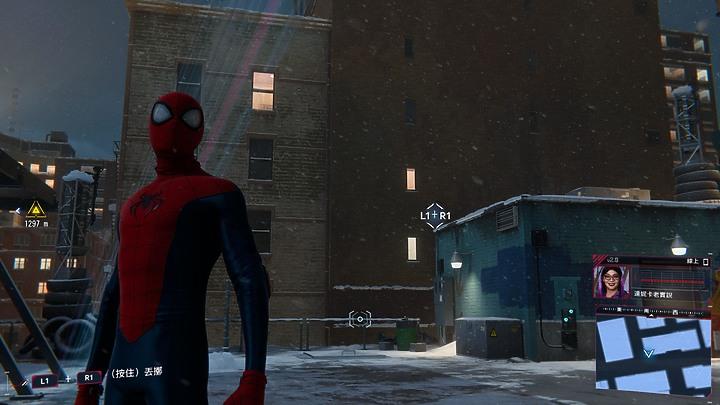
Task: Select the camera-shaped interaction marker on the rooftop
Action: (x=360, y=319)
